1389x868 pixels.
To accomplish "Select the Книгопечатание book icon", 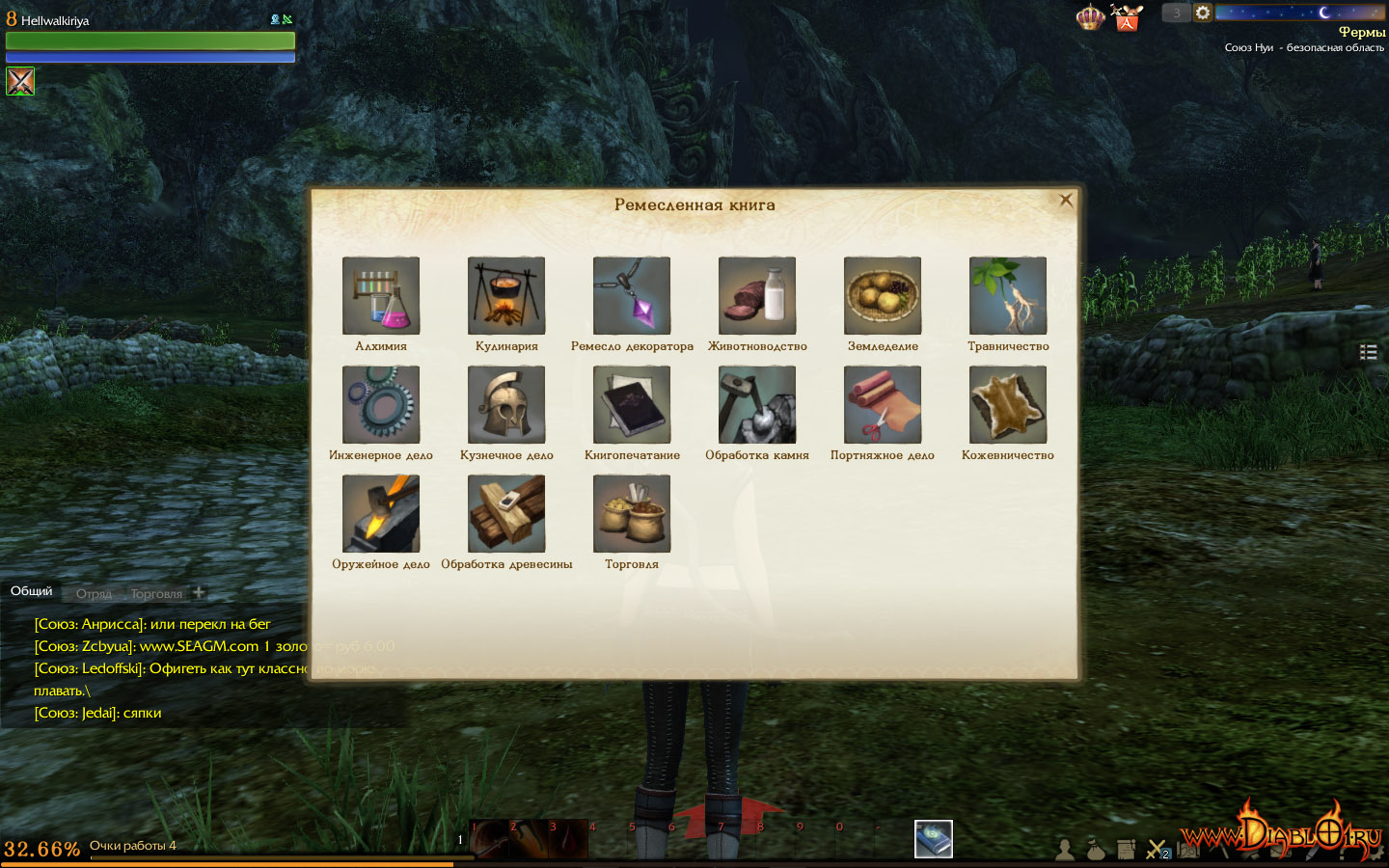I will [x=632, y=404].
